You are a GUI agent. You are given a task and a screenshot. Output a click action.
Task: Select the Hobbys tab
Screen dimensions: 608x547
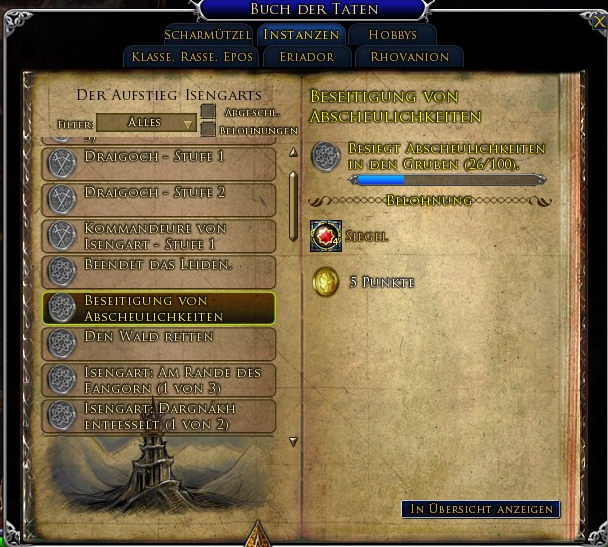pyautogui.click(x=392, y=34)
